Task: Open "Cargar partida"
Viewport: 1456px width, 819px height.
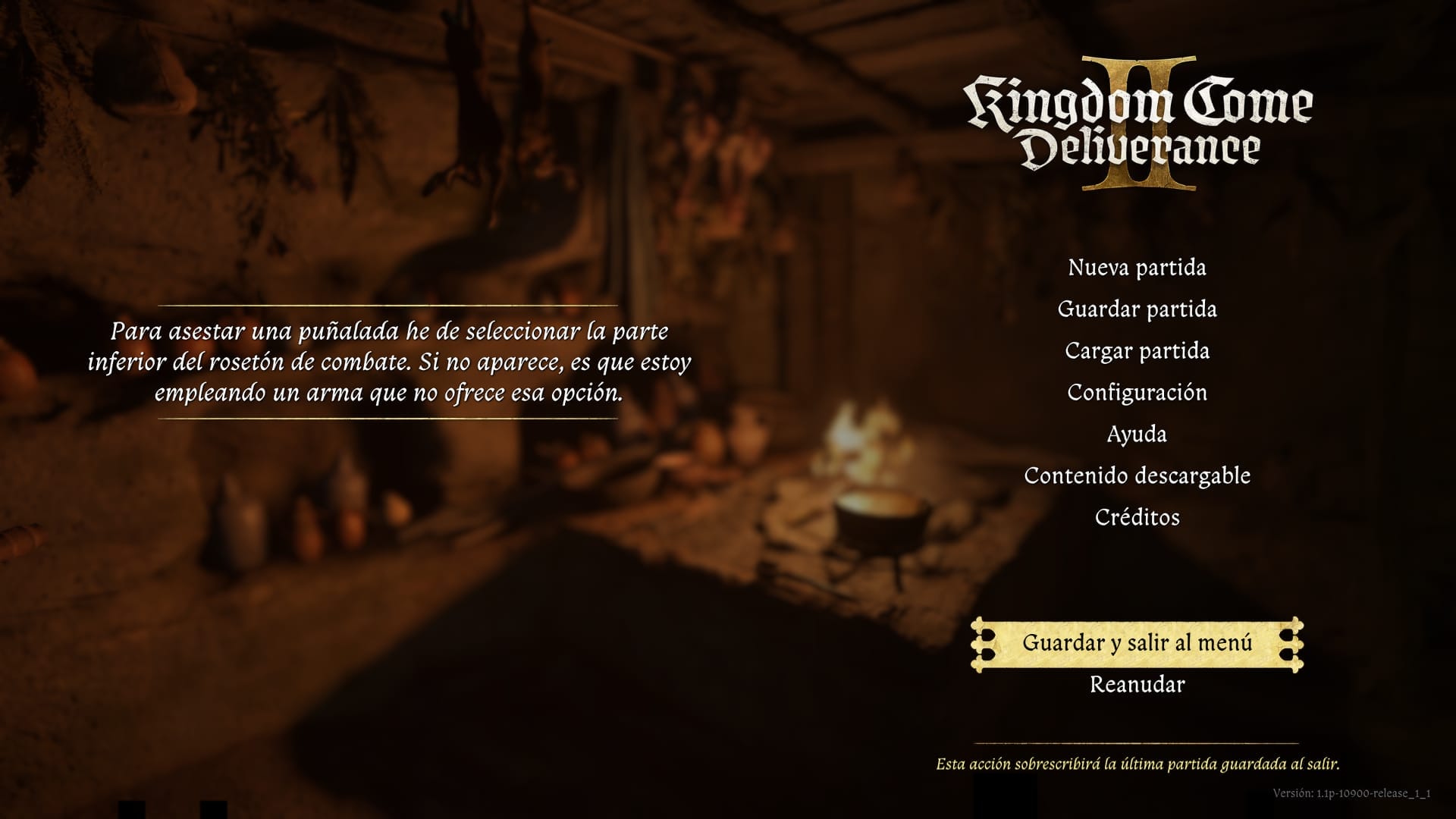Action: tap(1138, 350)
